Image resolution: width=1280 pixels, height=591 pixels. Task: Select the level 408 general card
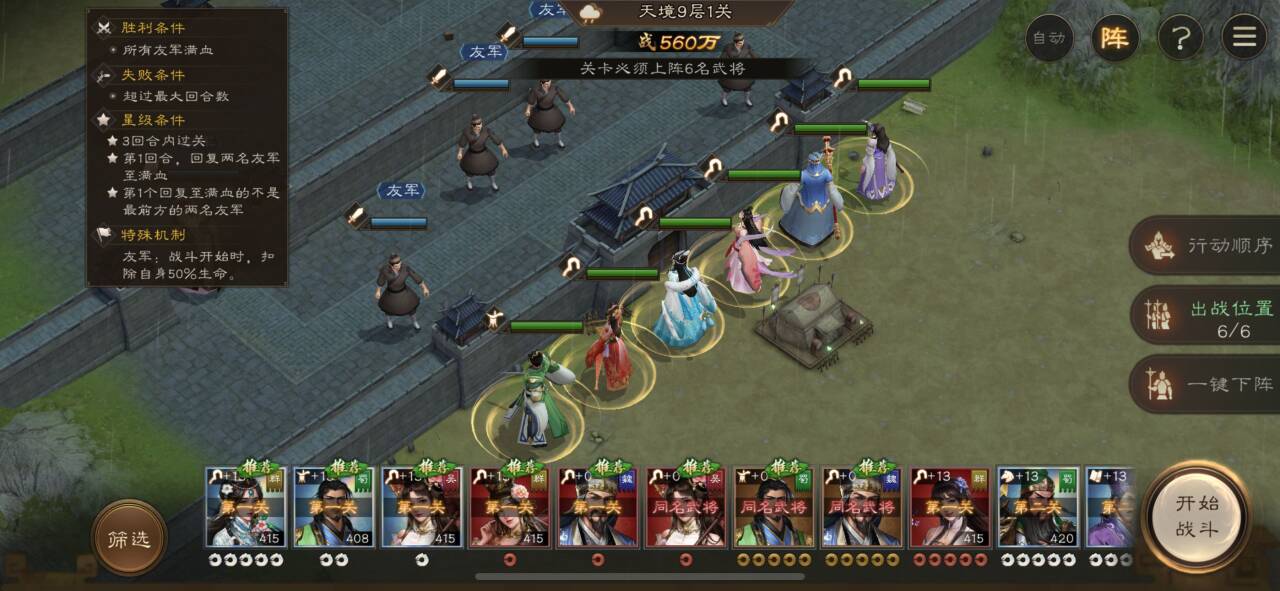pyautogui.click(x=334, y=507)
